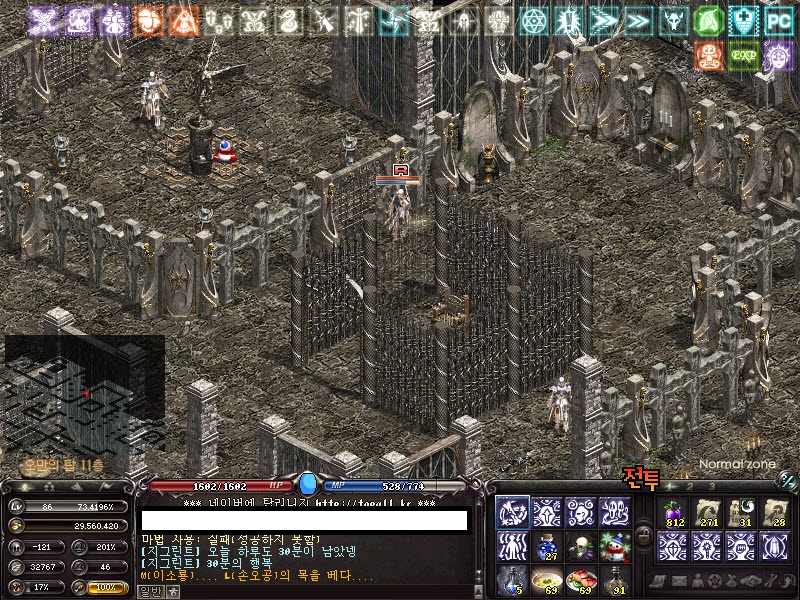Select the 일반 chat tab

(x=149, y=592)
